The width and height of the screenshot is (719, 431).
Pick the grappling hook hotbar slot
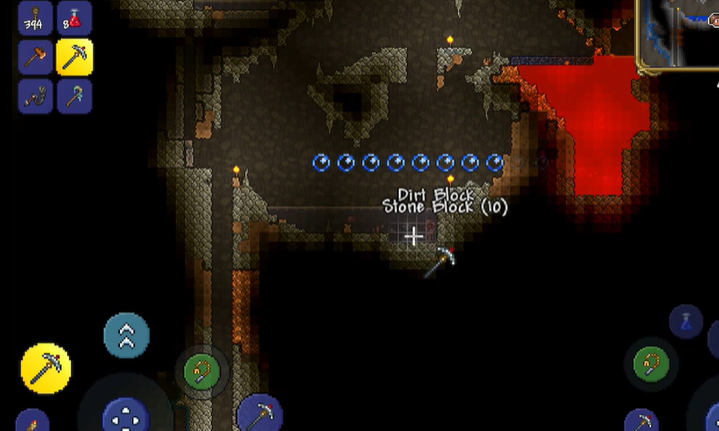point(35,96)
